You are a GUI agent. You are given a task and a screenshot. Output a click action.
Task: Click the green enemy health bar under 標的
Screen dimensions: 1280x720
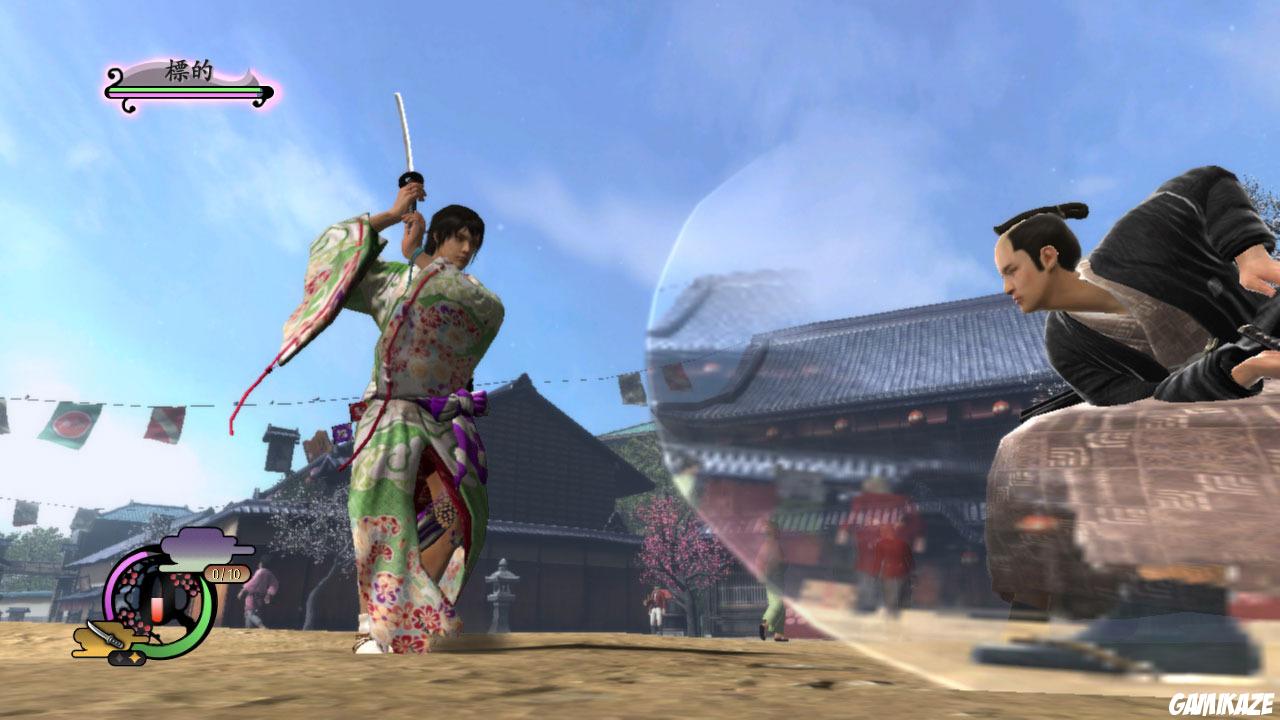[185, 89]
